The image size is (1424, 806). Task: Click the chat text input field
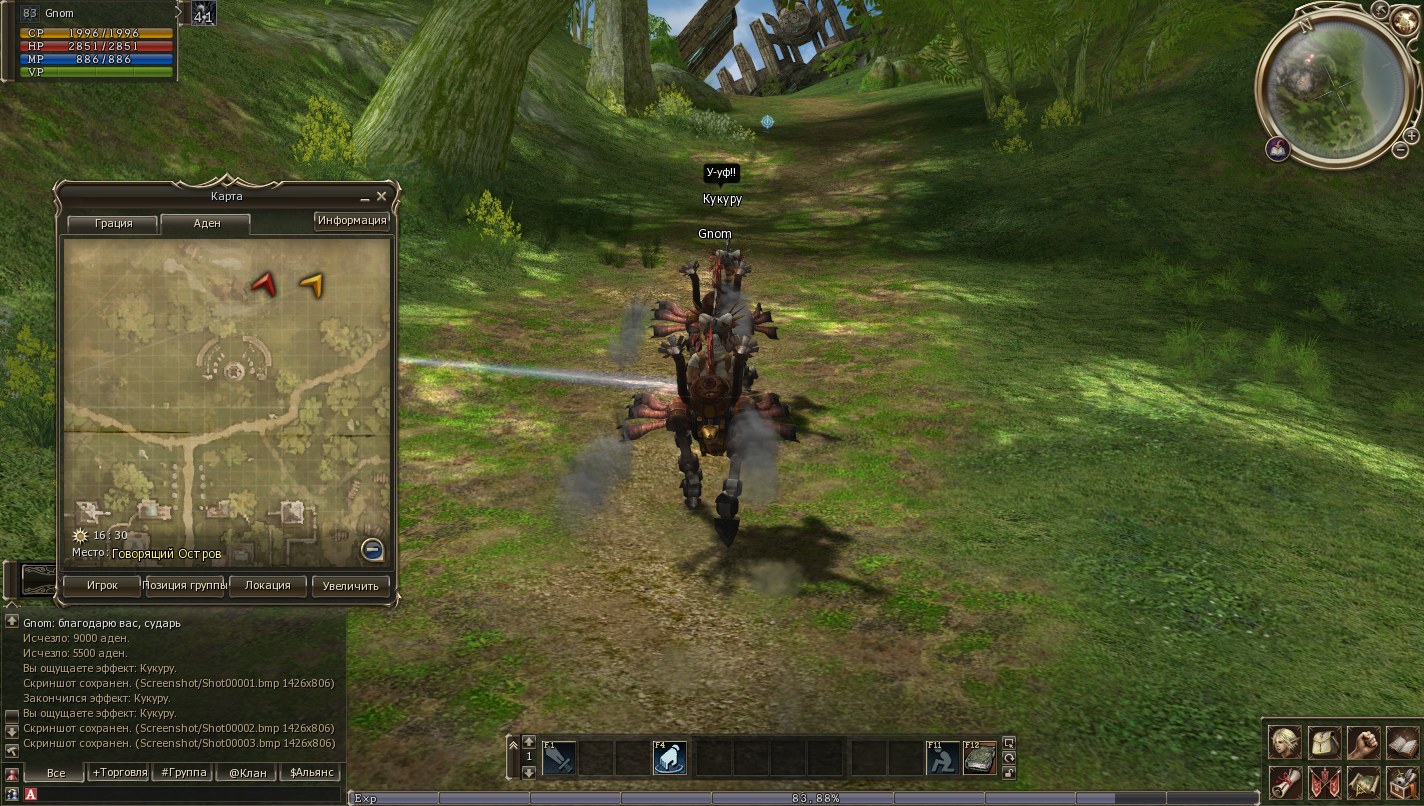click(190, 795)
